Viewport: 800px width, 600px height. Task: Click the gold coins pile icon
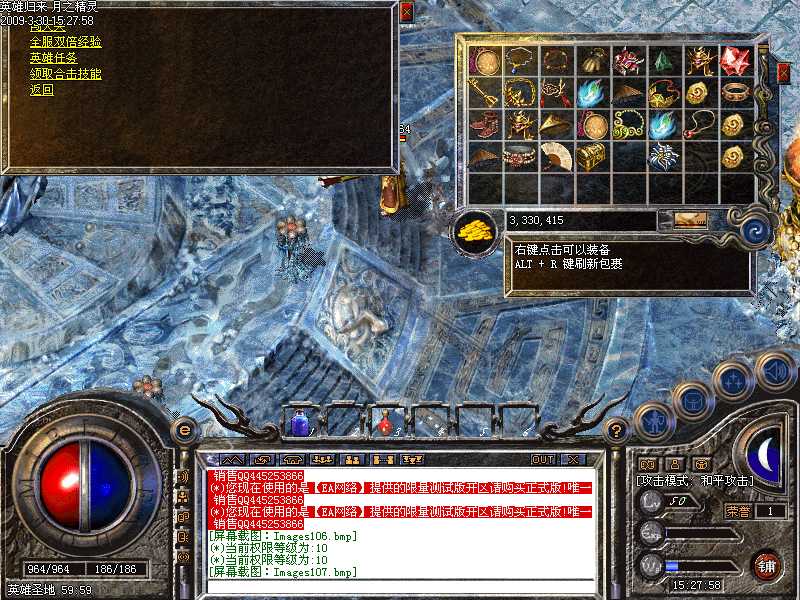[473, 229]
